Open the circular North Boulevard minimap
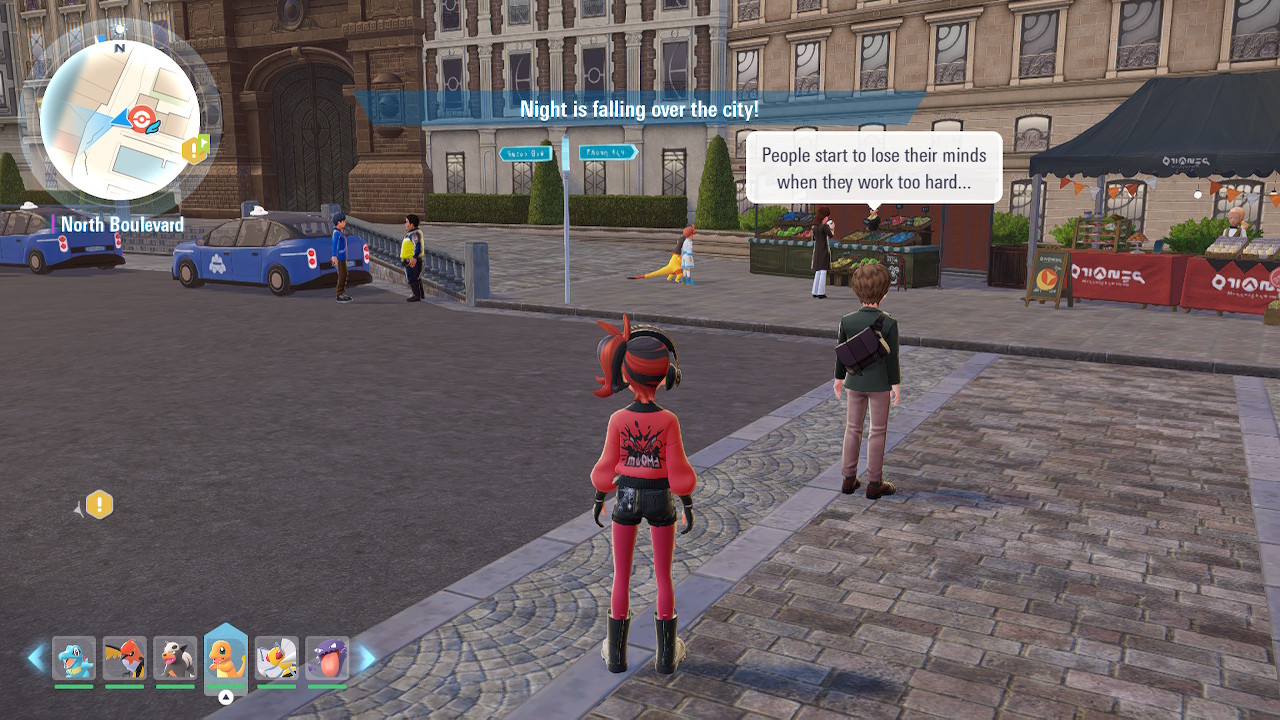Screen dimensions: 1280x720 pyautogui.click(x=119, y=120)
